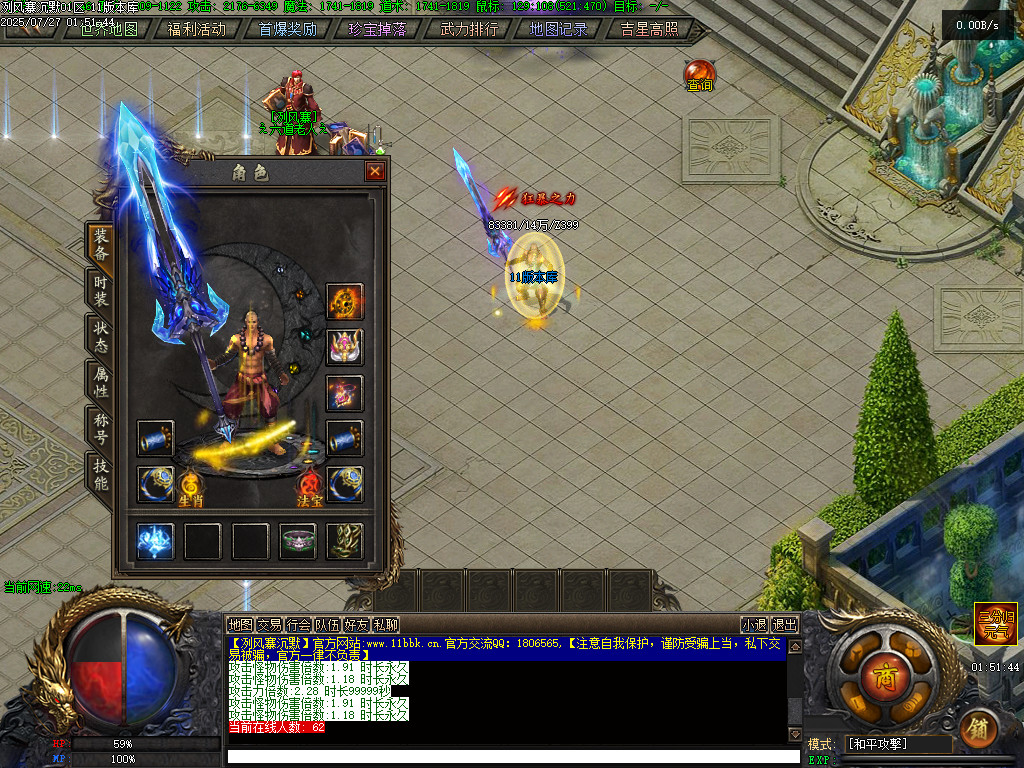Open the 吉星高照 menu
The width and height of the screenshot is (1024, 768).
[x=649, y=29]
